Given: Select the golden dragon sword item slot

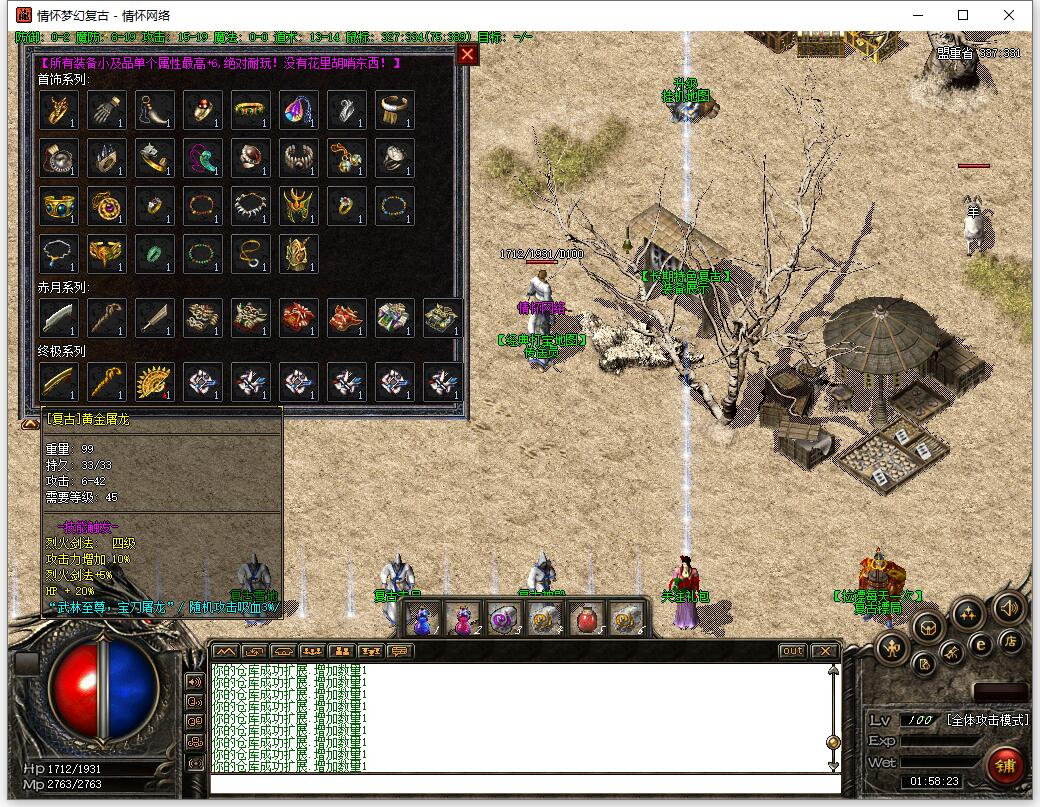Looking at the screenshot, I should click(x=59, y=381).
